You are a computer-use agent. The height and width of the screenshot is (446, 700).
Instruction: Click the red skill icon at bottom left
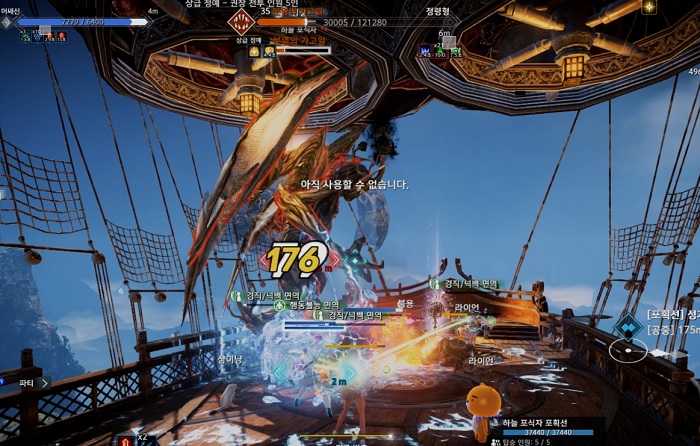126,440
